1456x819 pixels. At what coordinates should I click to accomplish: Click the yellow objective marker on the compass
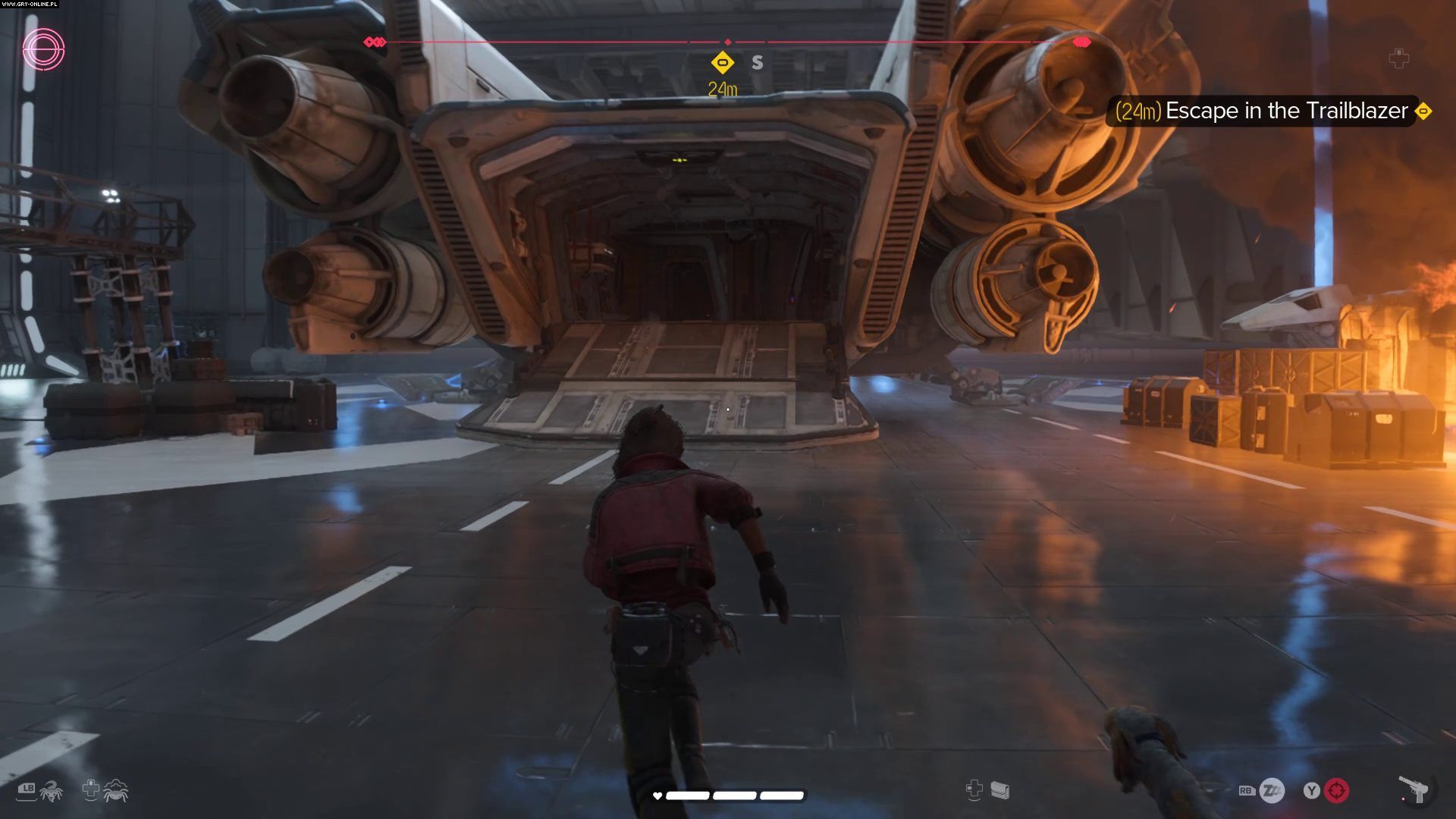[x=723, y=62]
